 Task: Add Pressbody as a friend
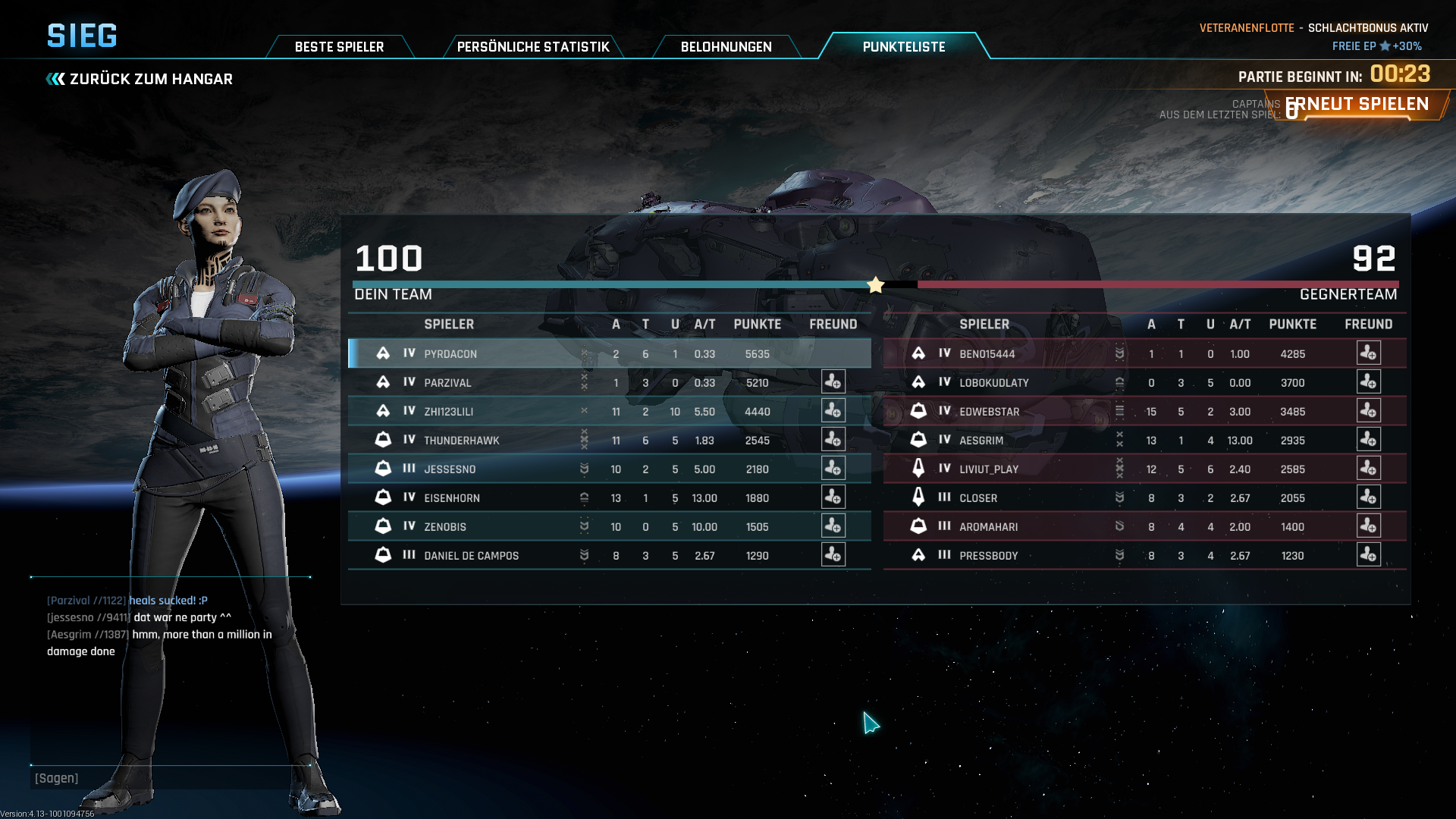(1368, 555)
